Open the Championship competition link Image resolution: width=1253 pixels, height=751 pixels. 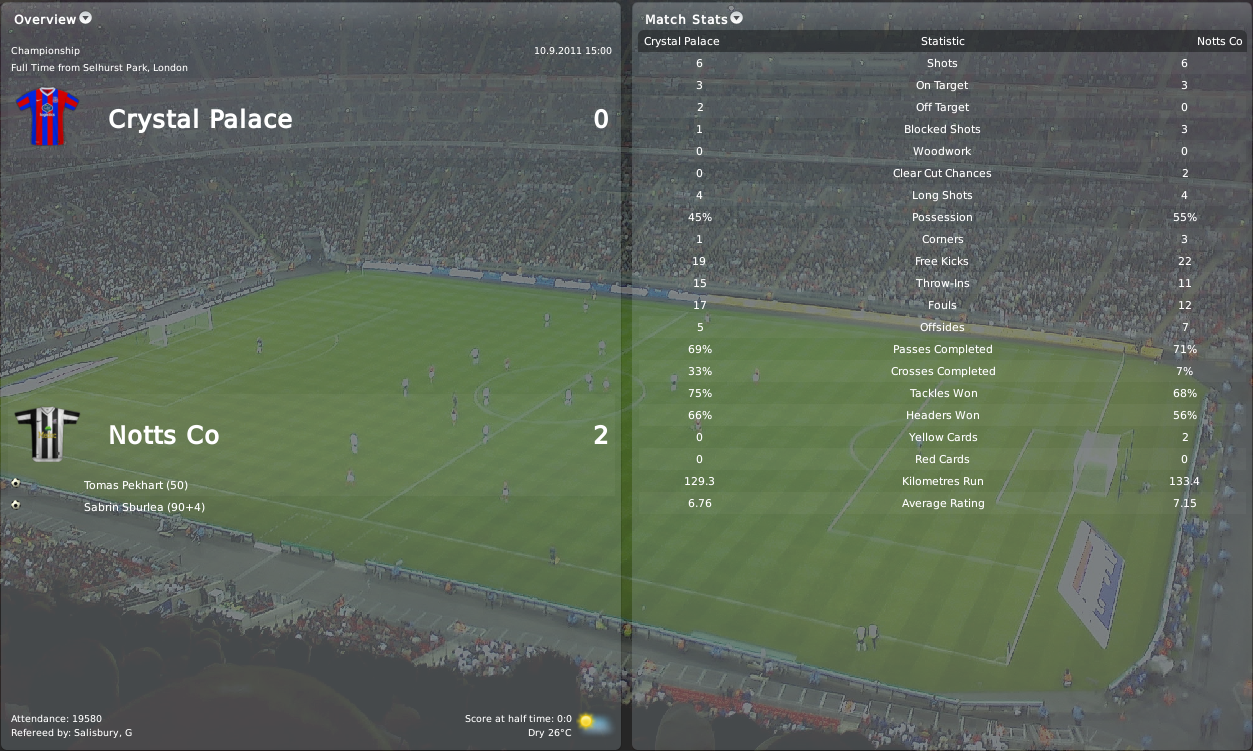pyautogui.click(x=45, y=50)
